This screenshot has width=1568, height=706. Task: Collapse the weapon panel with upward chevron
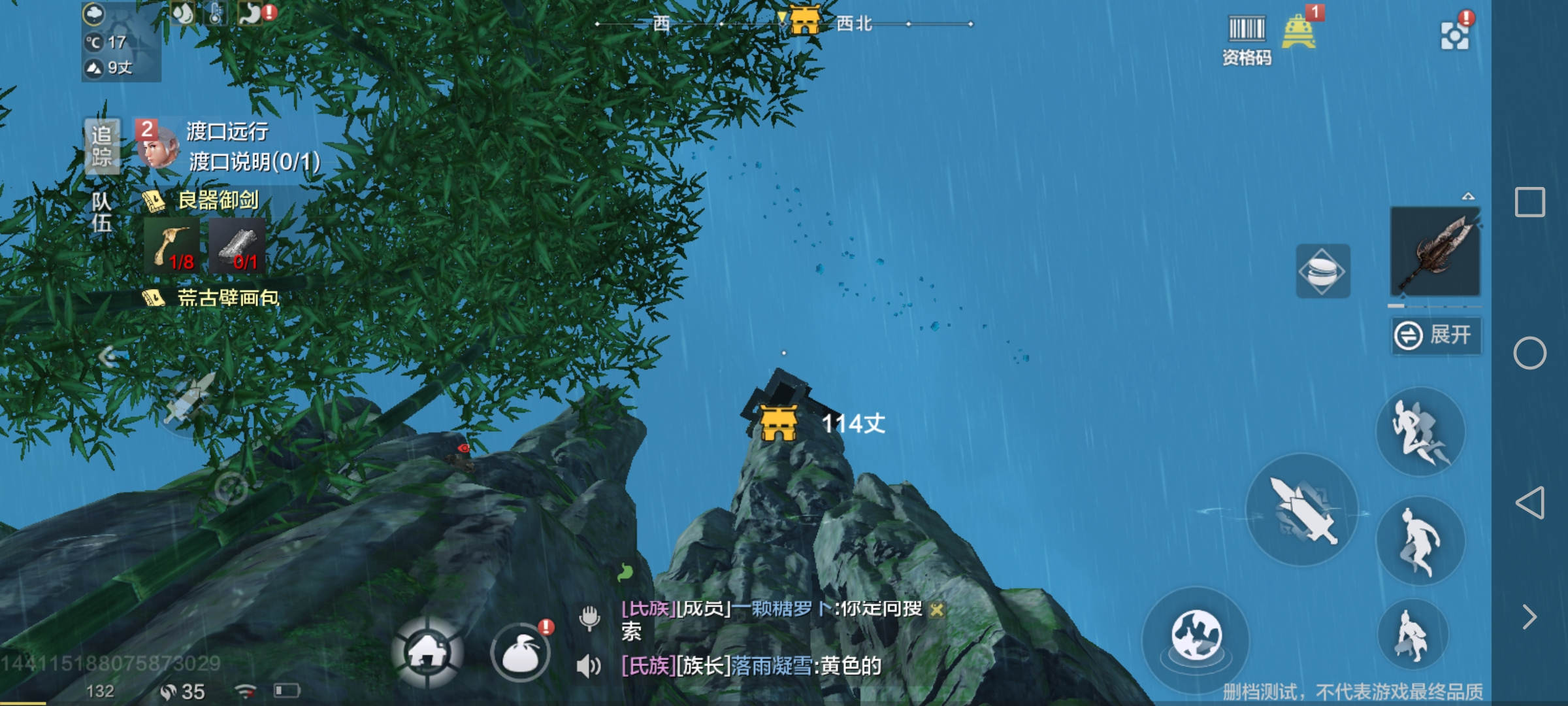[x=1467, y=196]
